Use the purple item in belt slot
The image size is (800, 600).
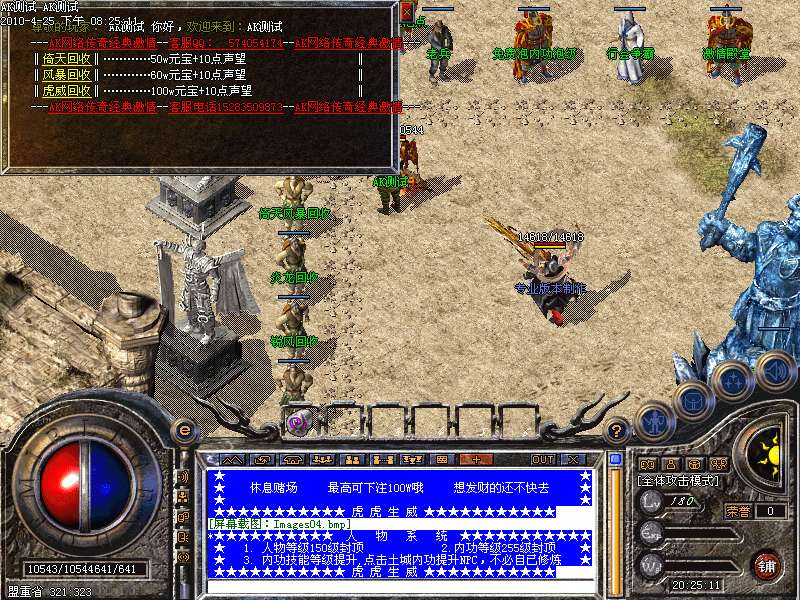296,422
